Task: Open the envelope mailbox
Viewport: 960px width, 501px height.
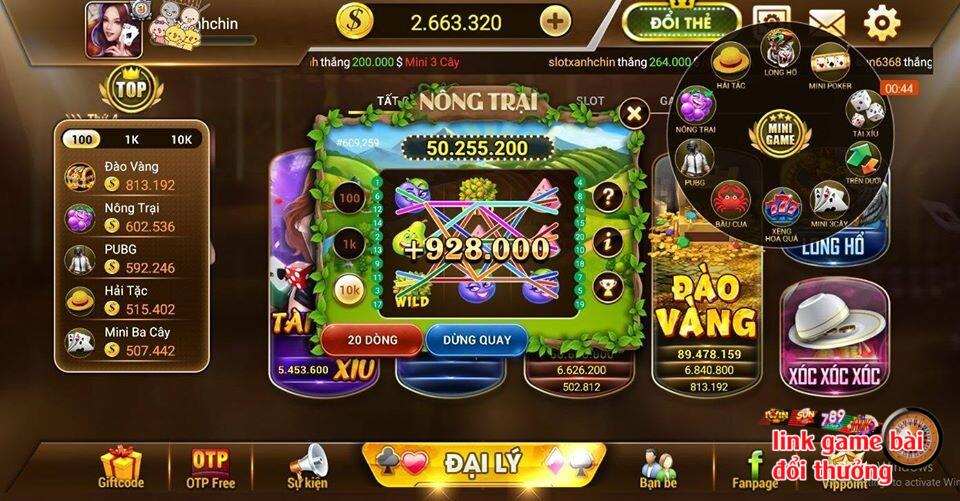Action: click(x=826, y=21)
